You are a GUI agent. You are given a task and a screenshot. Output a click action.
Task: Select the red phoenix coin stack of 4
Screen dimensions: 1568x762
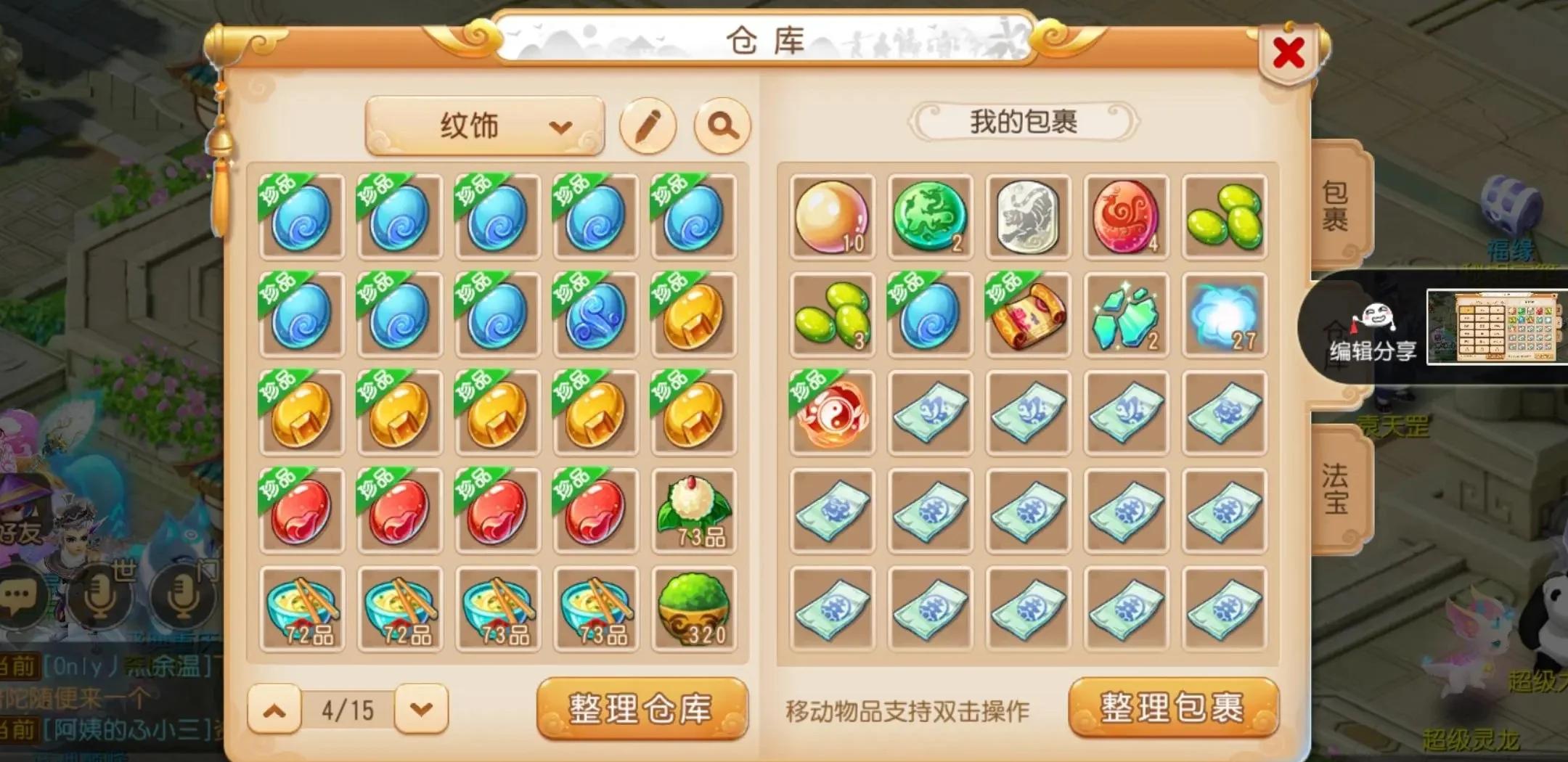(x=1126, y=216)
